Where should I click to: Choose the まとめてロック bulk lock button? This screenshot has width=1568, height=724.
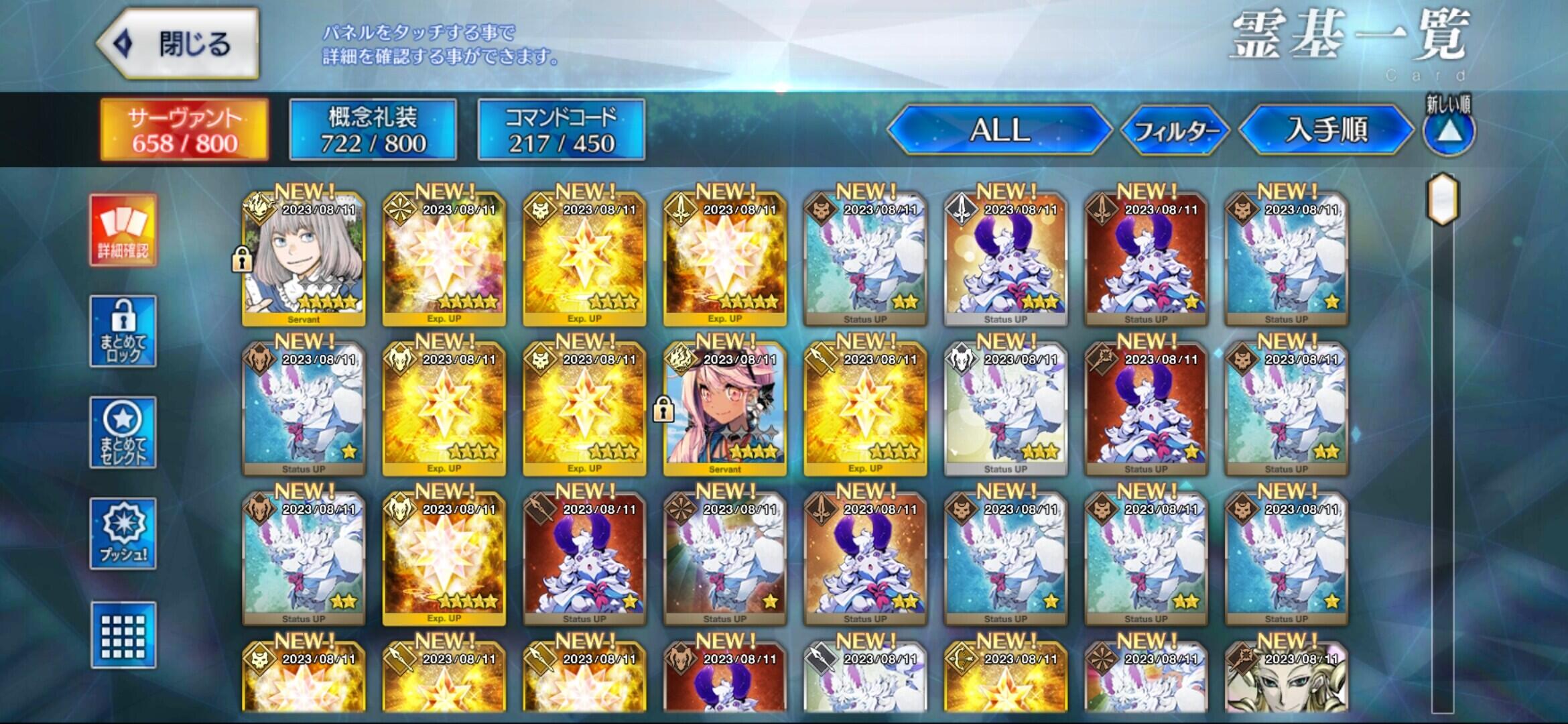coord(123,331)
